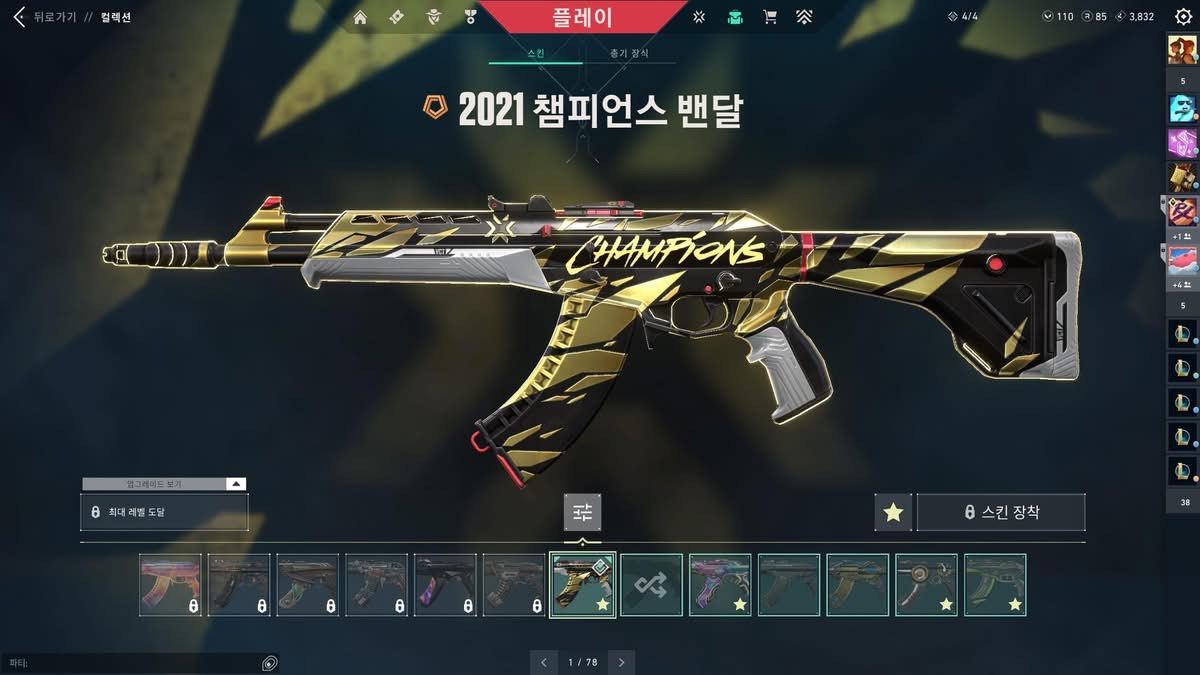This screenshot has width=1200, height=675.
Task: Open the battle pass ticket icon
Action: [396, 17]
